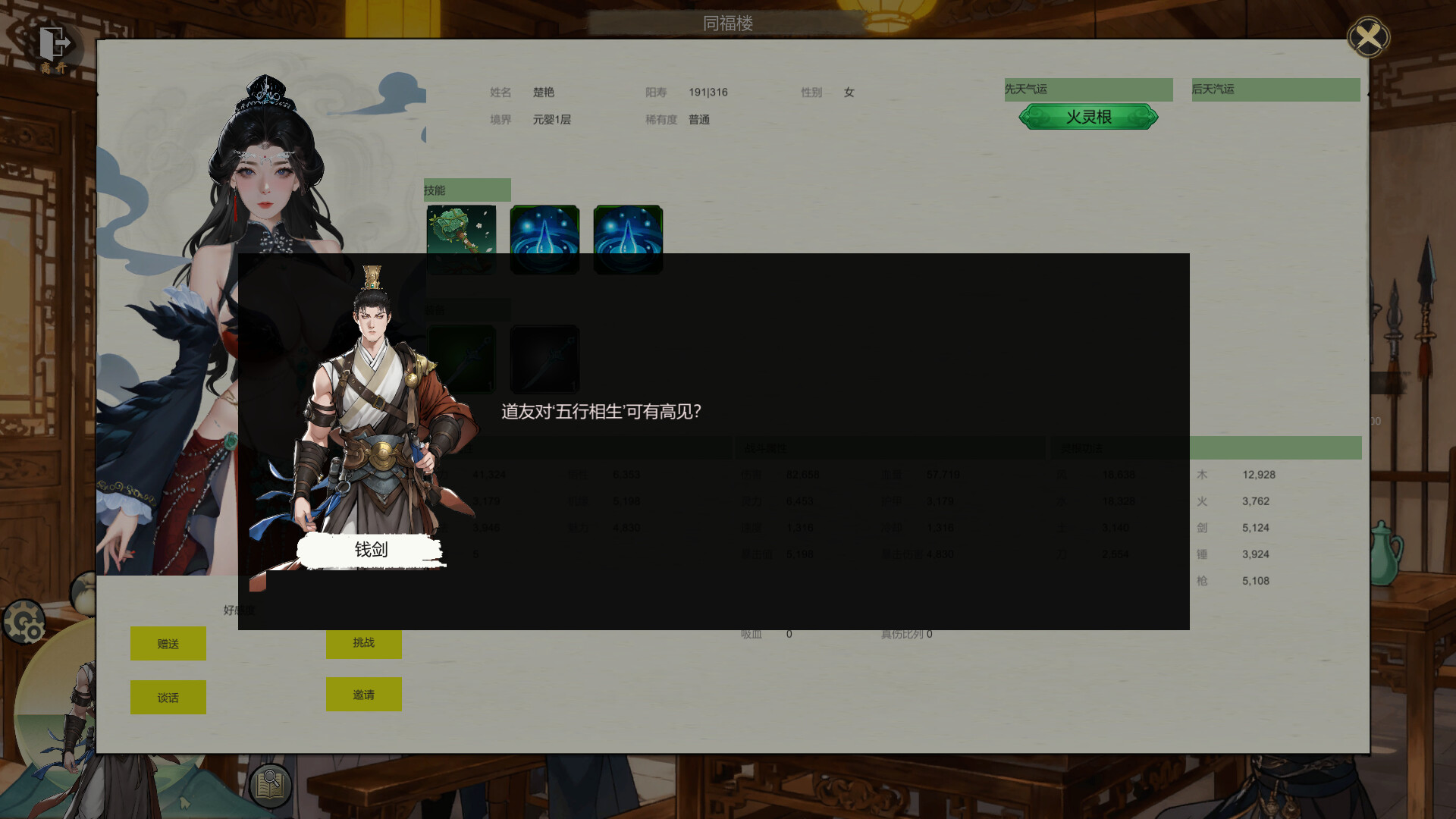The height and width of the screenshot is (819, 1456).
Task: Click the 火灵根 spirit root badge
Action: (x=1088, y=117)
